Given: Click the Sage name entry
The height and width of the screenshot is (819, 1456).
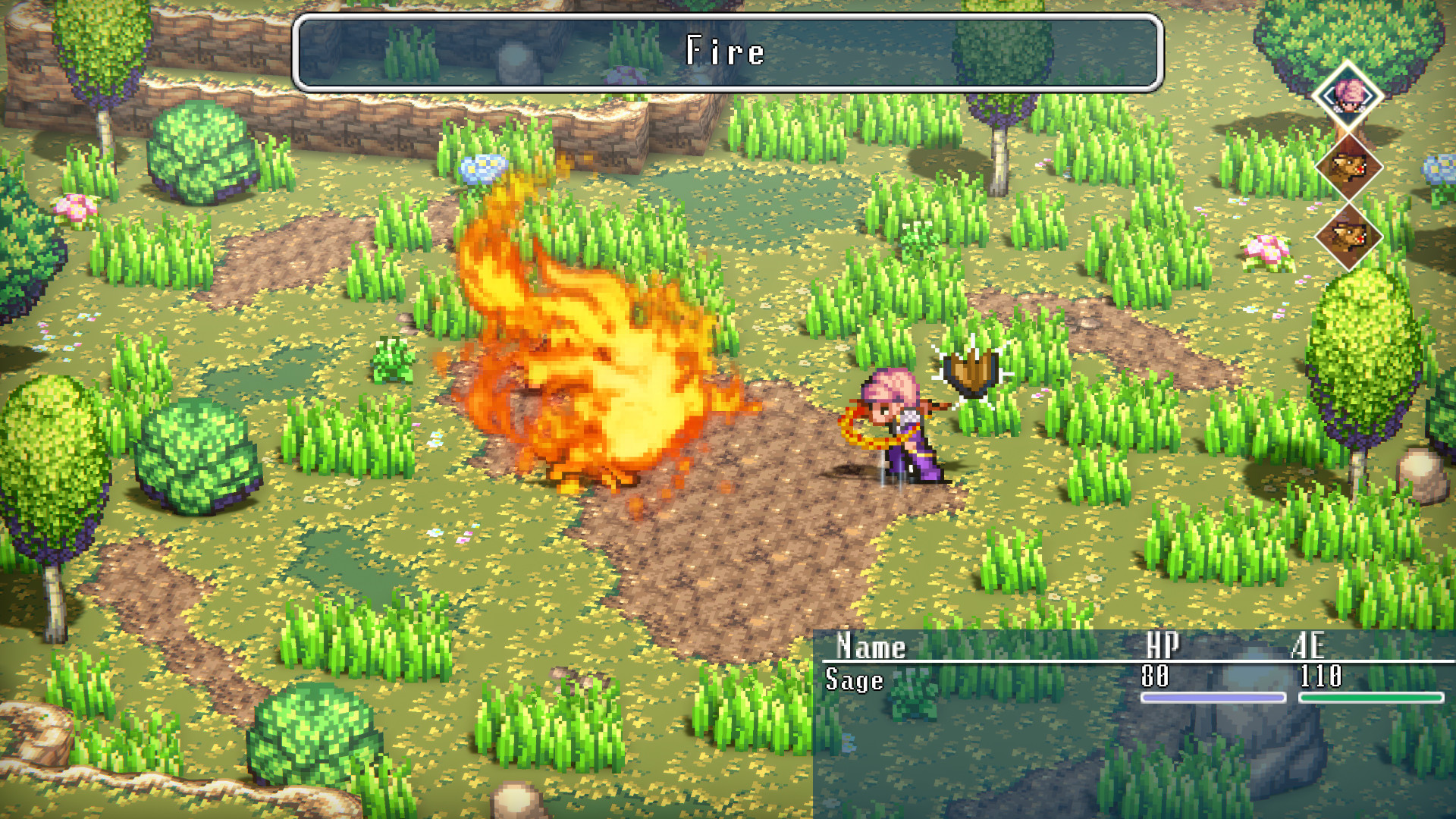Looking at the screenshot, I should (853, 681).
